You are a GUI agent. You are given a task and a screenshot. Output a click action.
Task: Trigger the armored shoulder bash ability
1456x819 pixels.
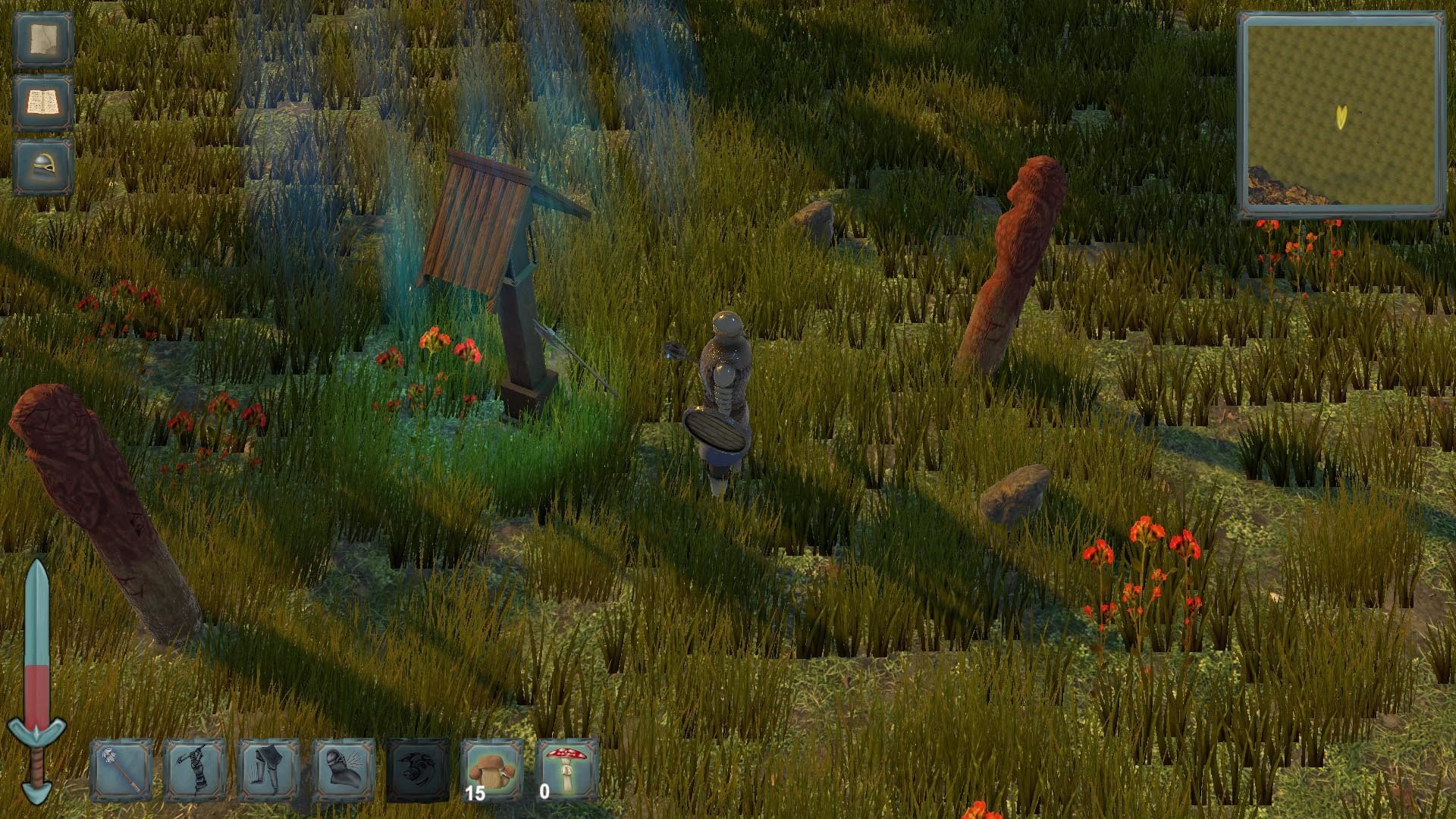[x=344, y=770]
